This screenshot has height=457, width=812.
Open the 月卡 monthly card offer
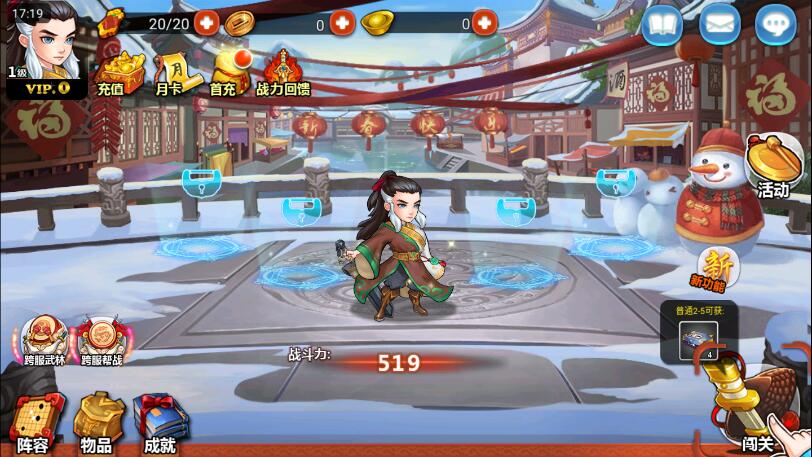click(169, 72)
